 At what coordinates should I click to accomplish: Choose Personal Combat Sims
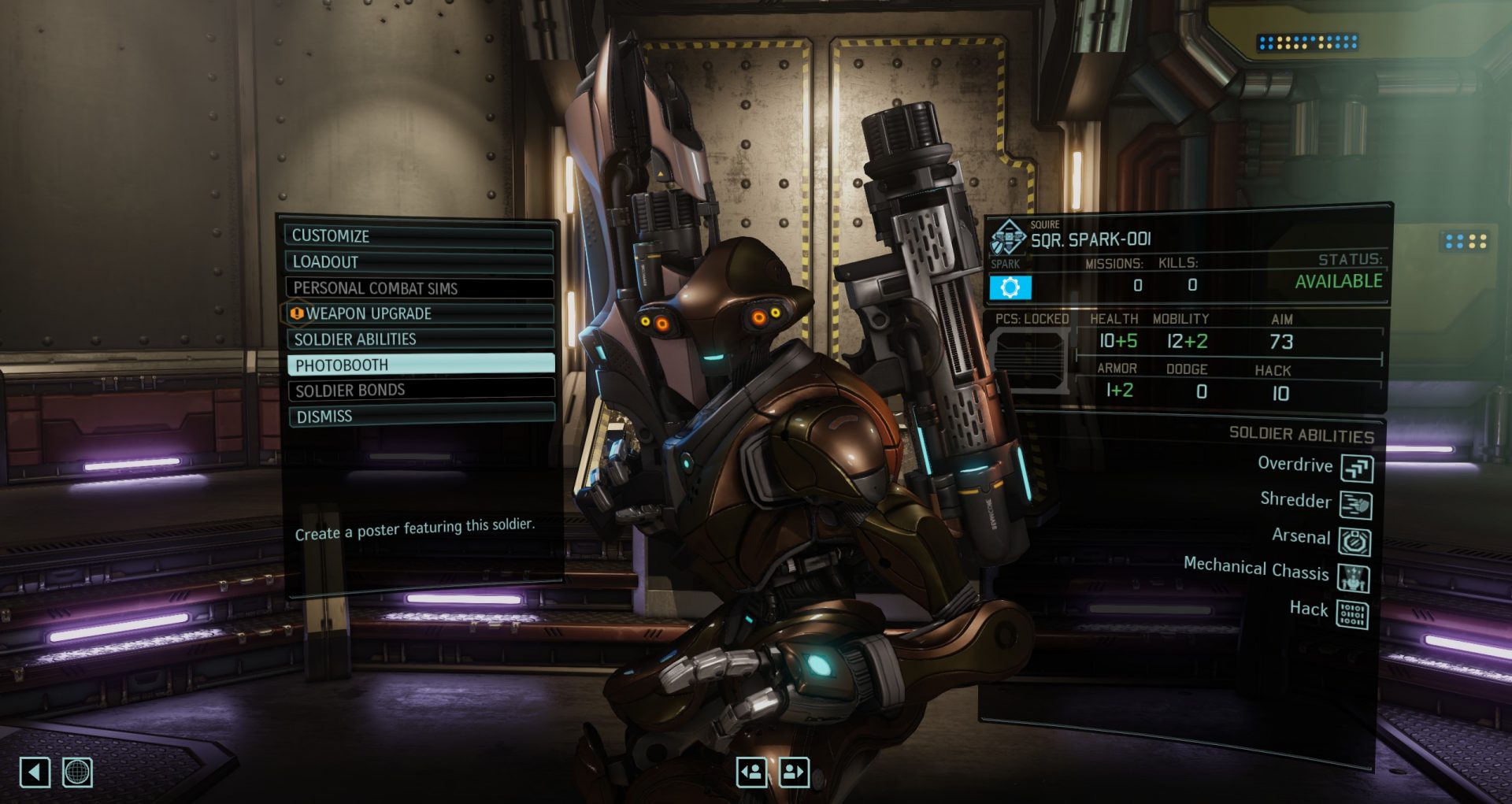click(x=419, y=287)
